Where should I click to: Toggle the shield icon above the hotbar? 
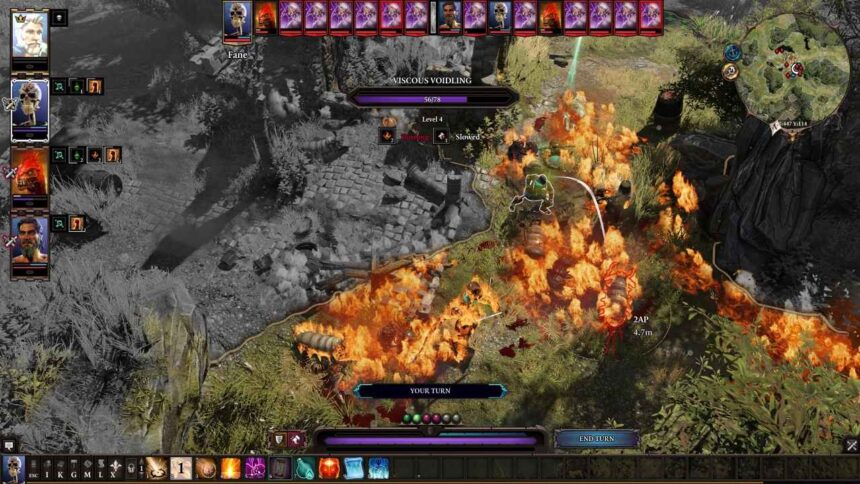click(280, 439)
